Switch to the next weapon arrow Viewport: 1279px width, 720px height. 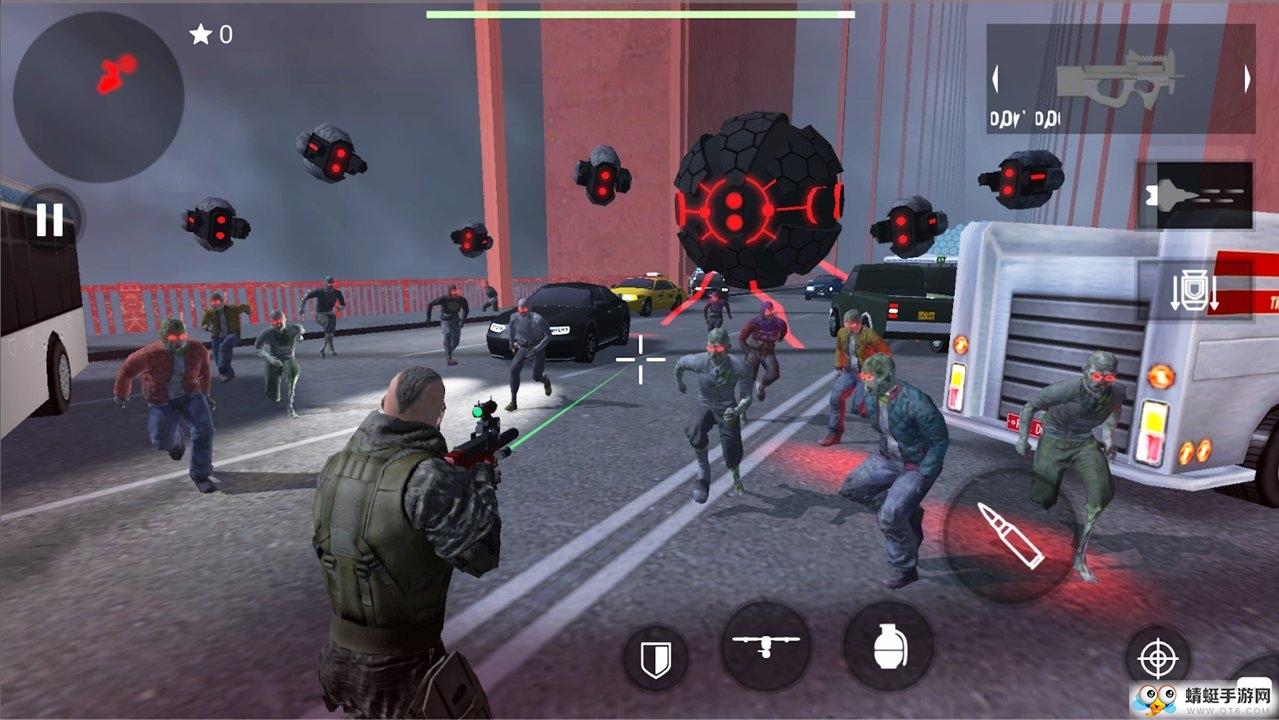pos(1247,79)
